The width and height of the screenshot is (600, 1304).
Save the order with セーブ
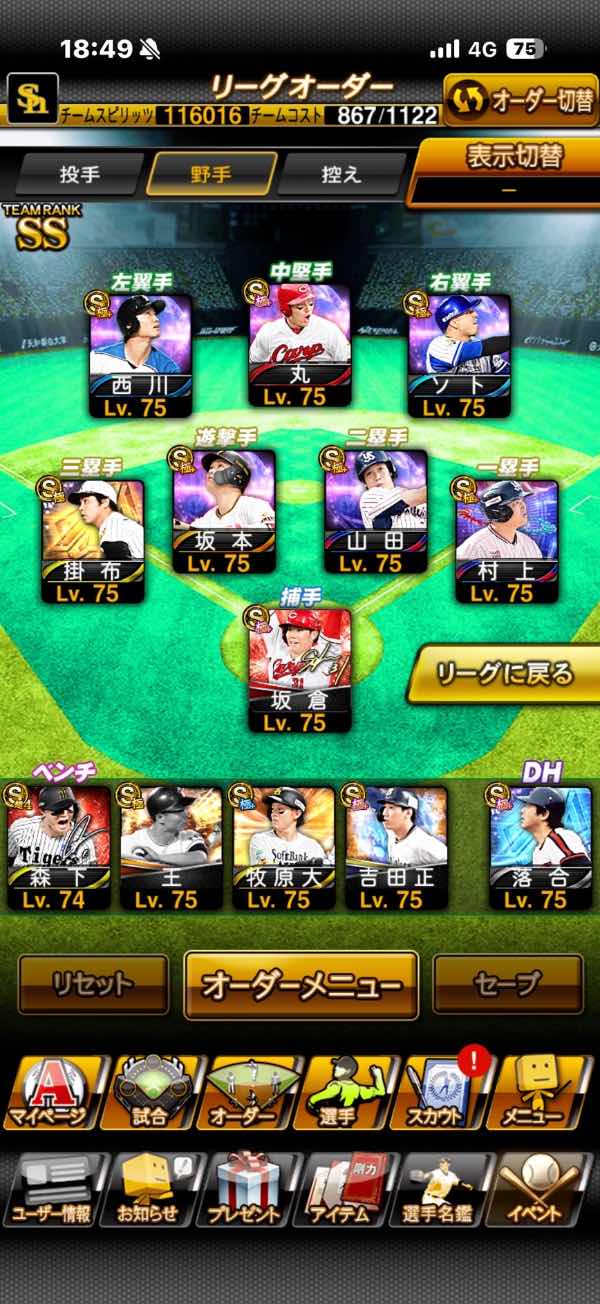tap(507, 984)
